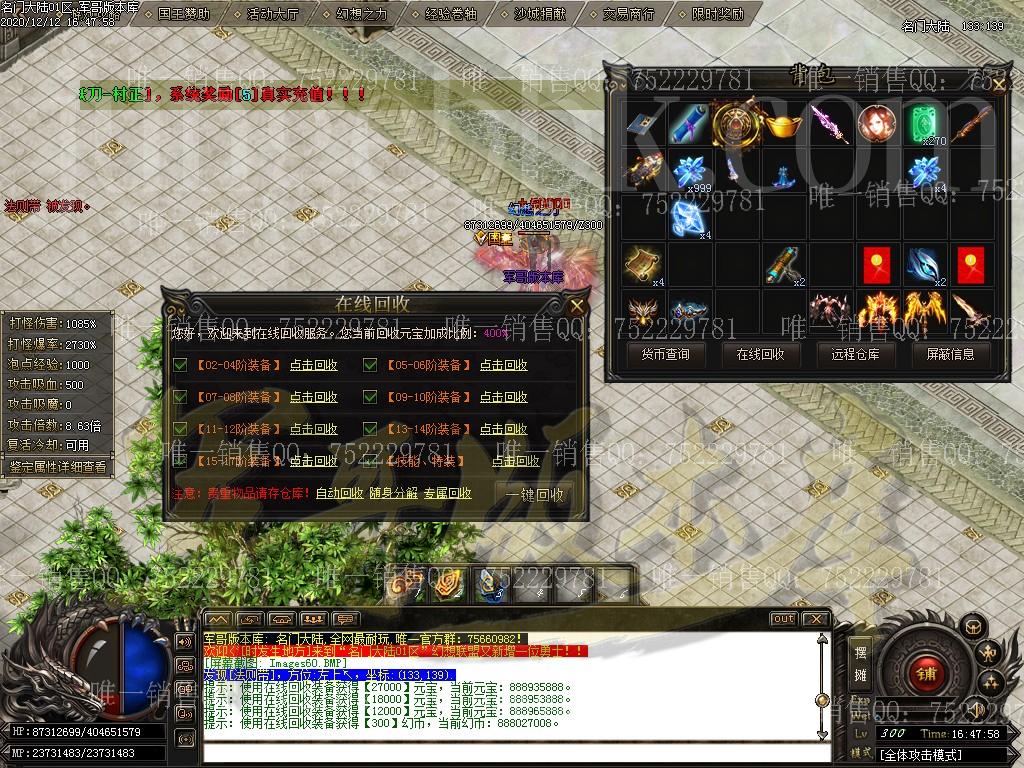Open 货币查询 currency query
The image size is (1024, 768).
pos(658,354)
